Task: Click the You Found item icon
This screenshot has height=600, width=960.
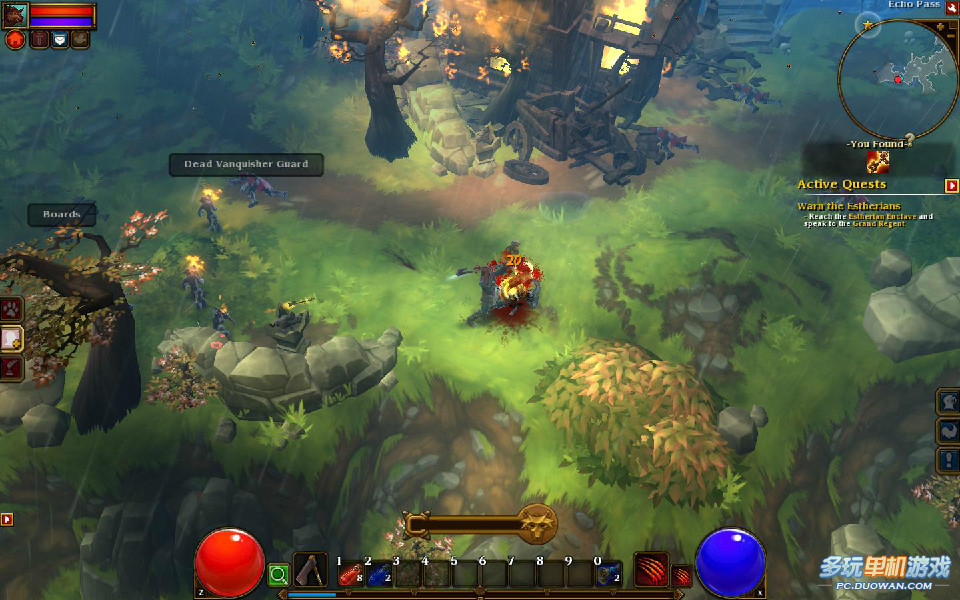Action: pos(878,161)
